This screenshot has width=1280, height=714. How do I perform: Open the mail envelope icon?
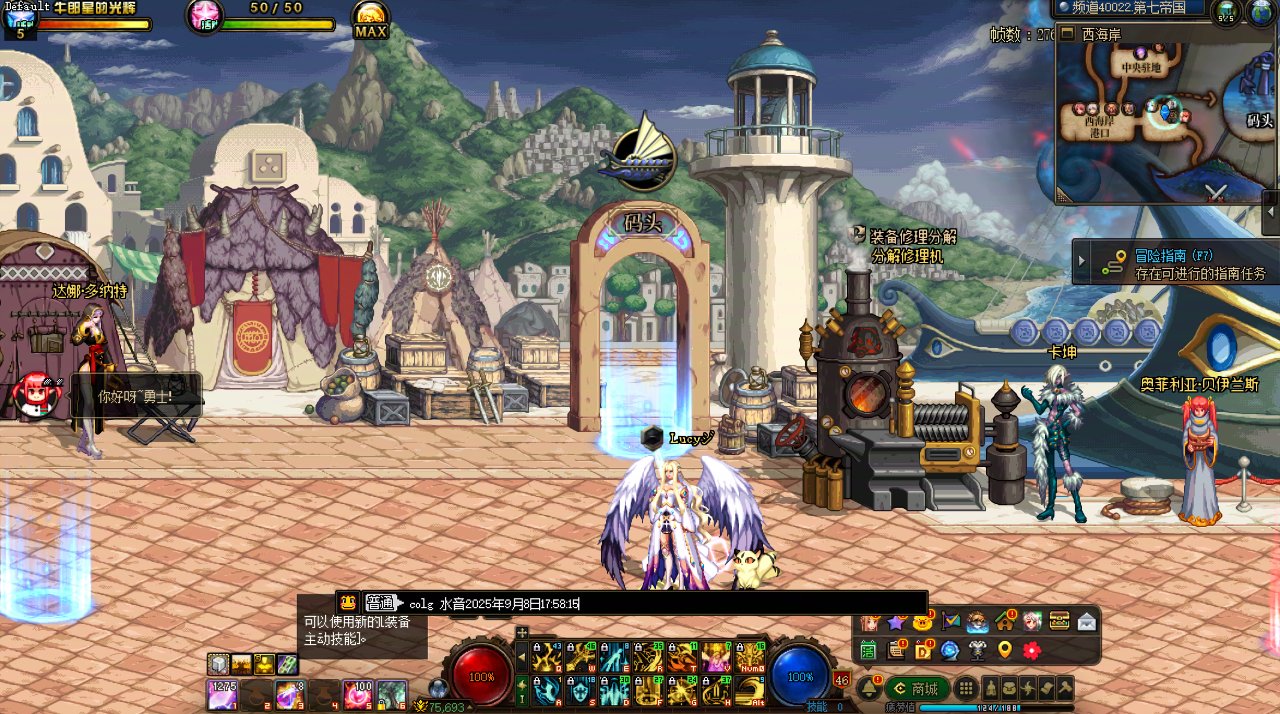pos(1086,622)
